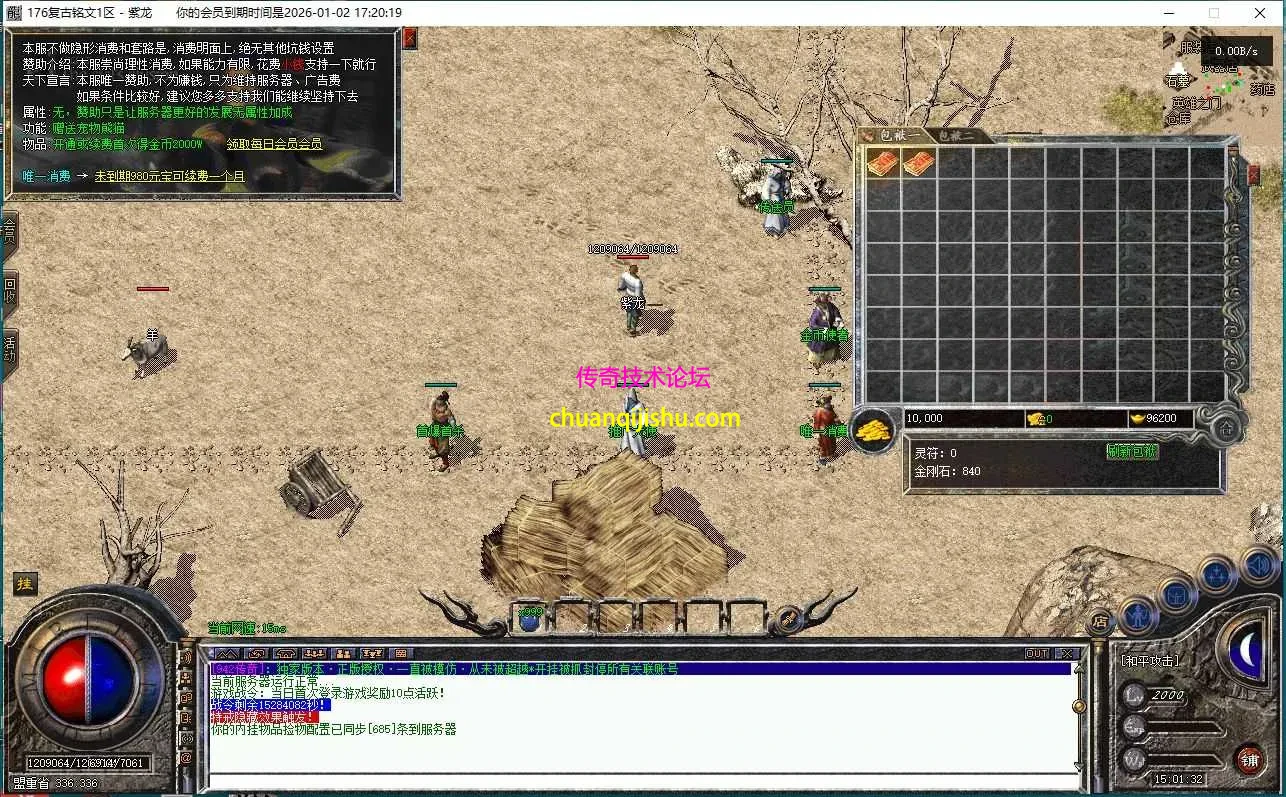1286x797 pixels.
Task: Switch to the 包袱二 bag tab
Action: point(958,134)
